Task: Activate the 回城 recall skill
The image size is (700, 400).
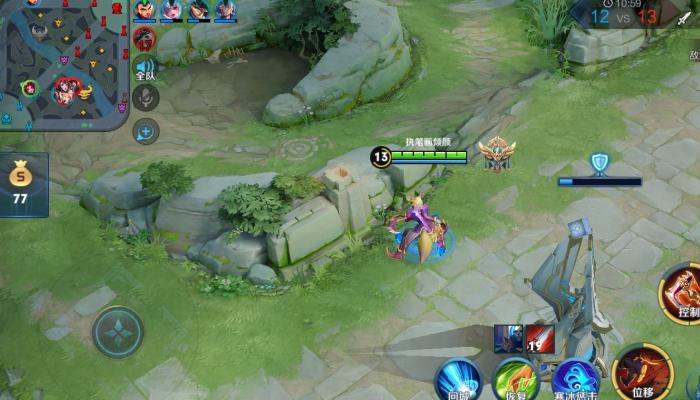Action: 458,381
